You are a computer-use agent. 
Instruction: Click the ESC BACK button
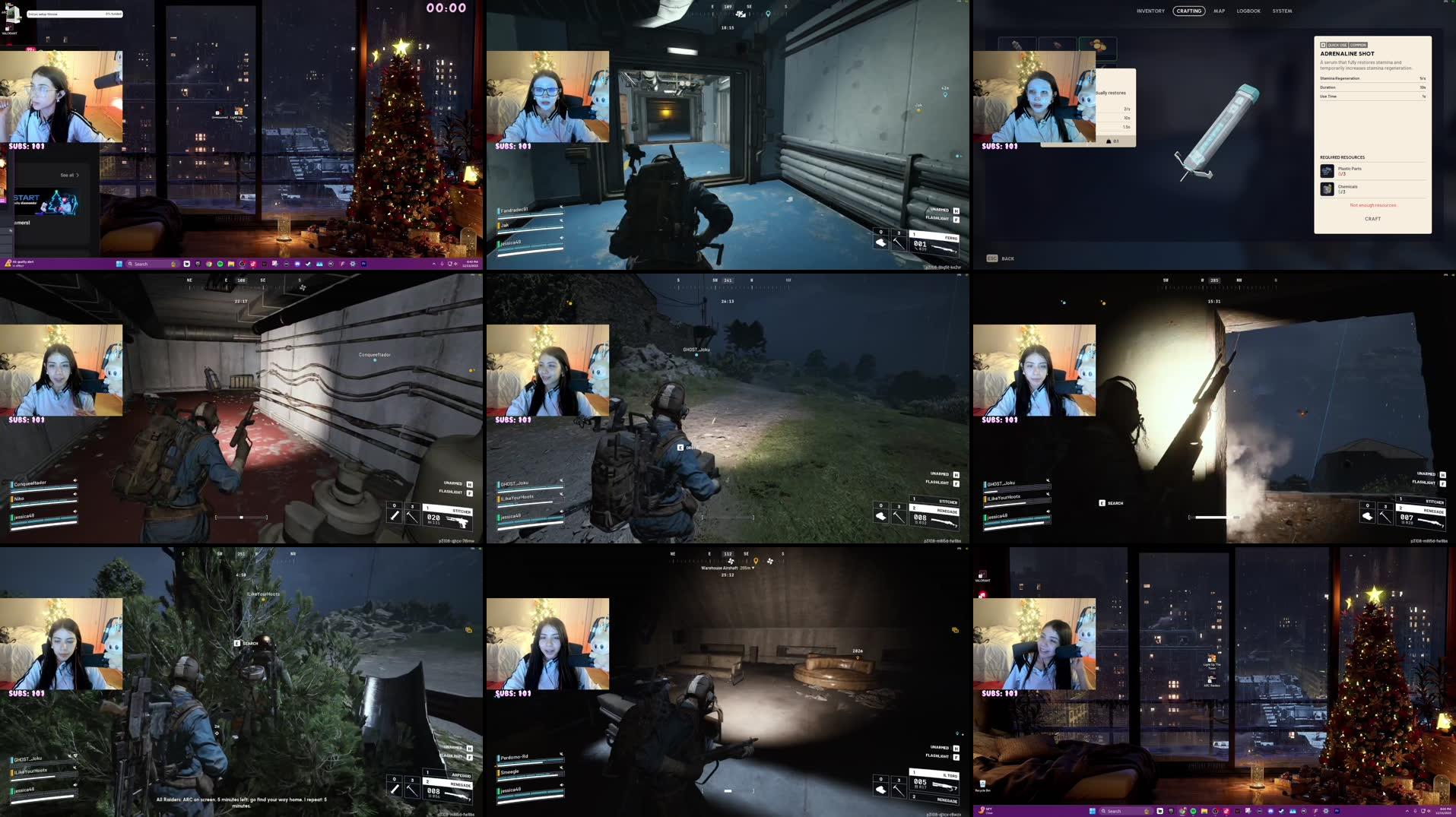point(1000,258)
